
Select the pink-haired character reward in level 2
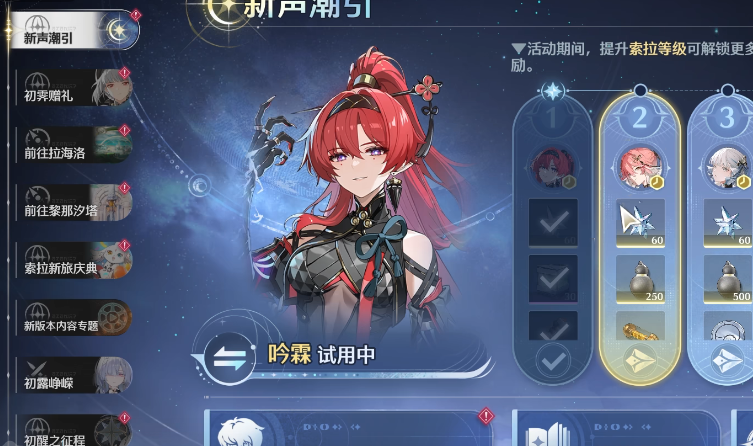point(640,167)
